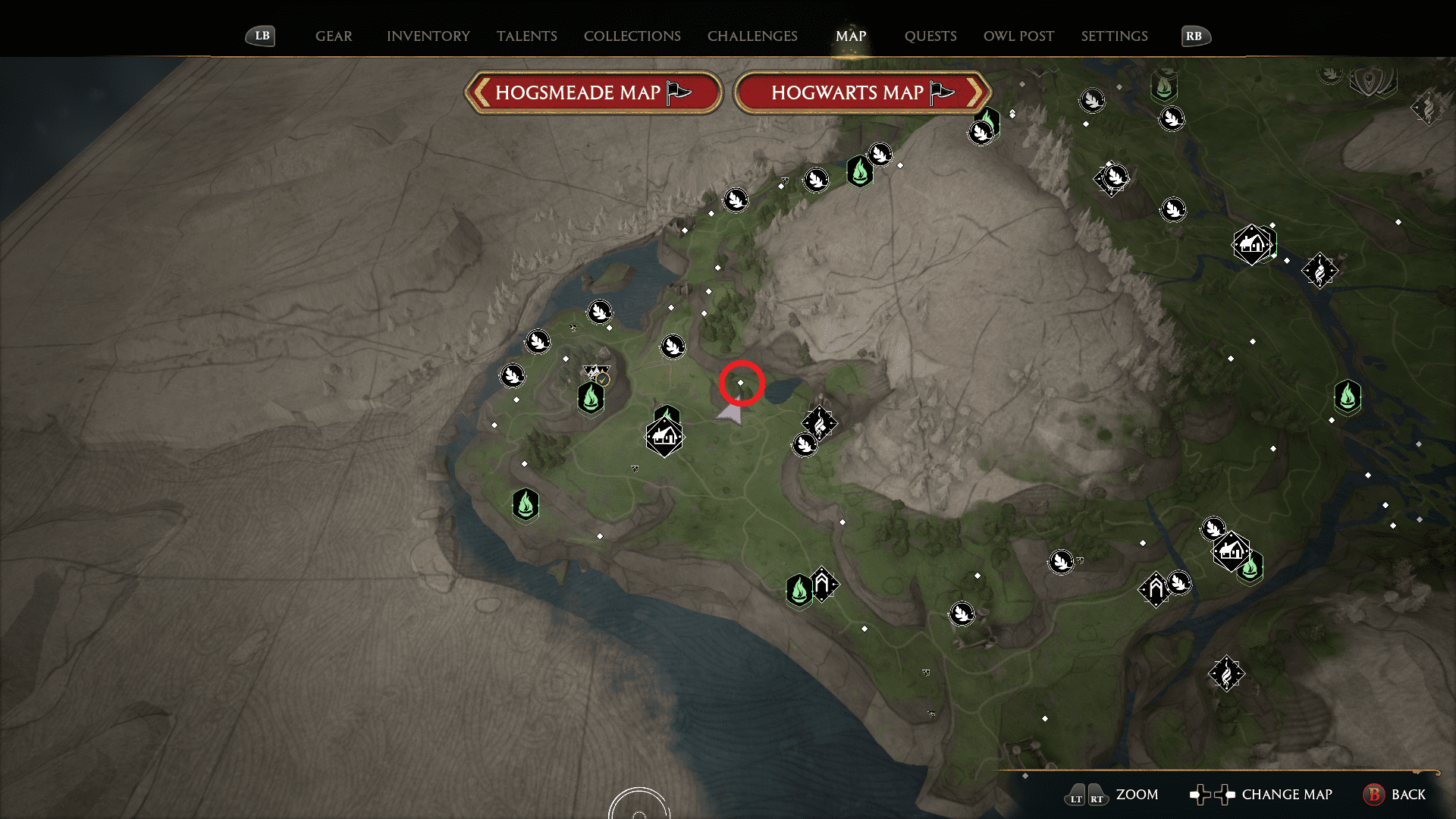Select the Floo Flame icon on the far east edge
Image resolution: width=1456 pixels, height=819 pixels.
(x=1347, y=397)
